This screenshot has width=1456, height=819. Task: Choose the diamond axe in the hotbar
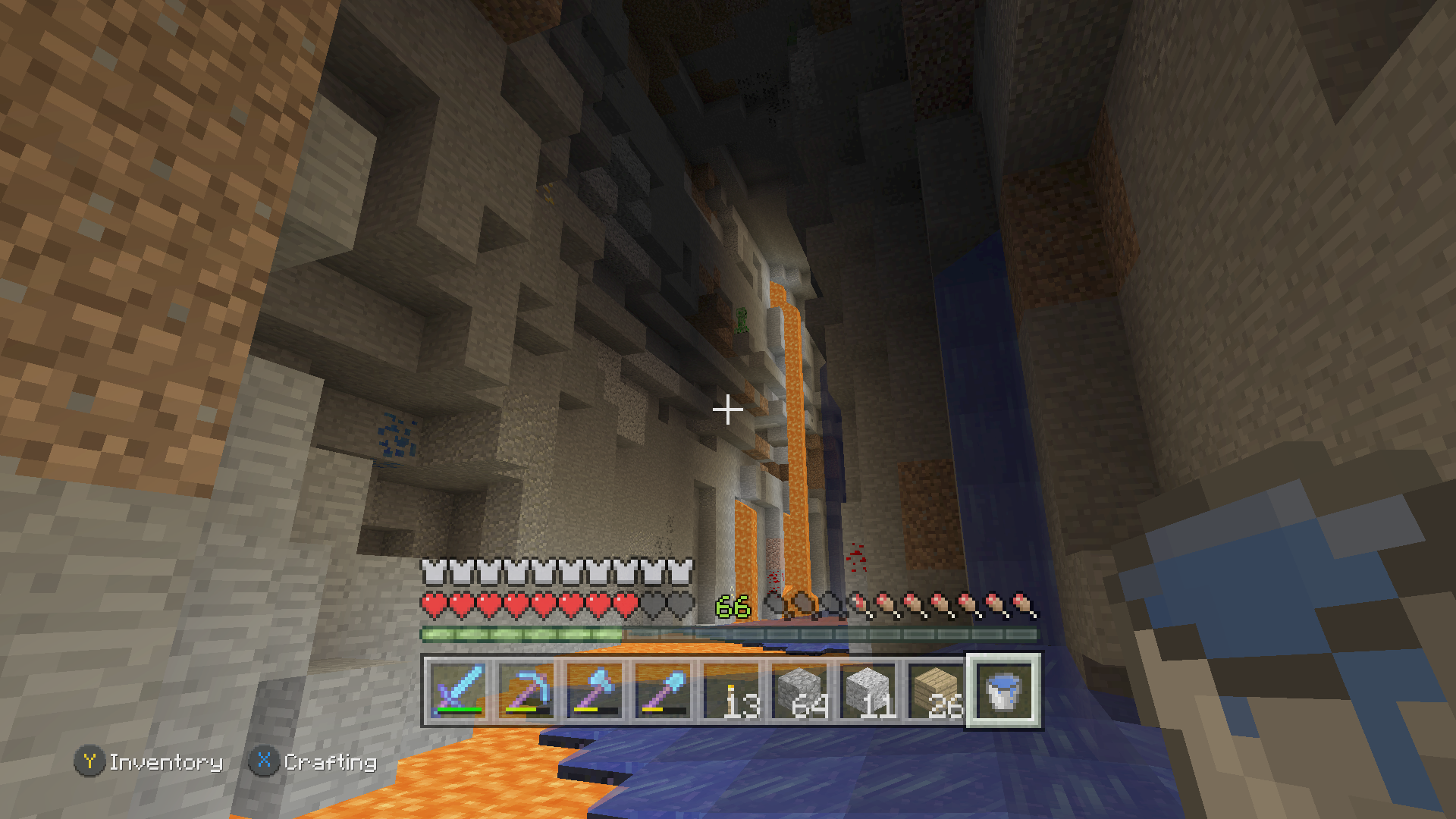(x=595, y=691)
